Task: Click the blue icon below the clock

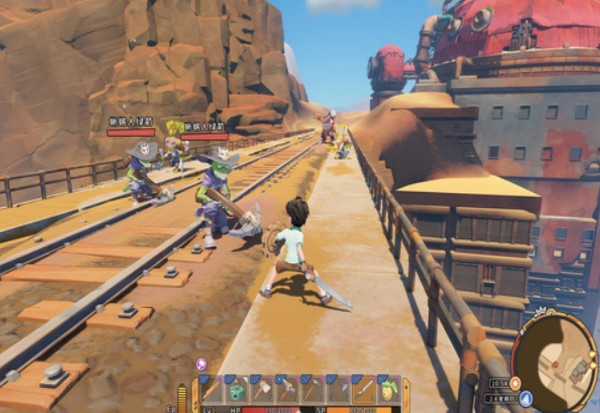Action: click(x=525, y=398)
